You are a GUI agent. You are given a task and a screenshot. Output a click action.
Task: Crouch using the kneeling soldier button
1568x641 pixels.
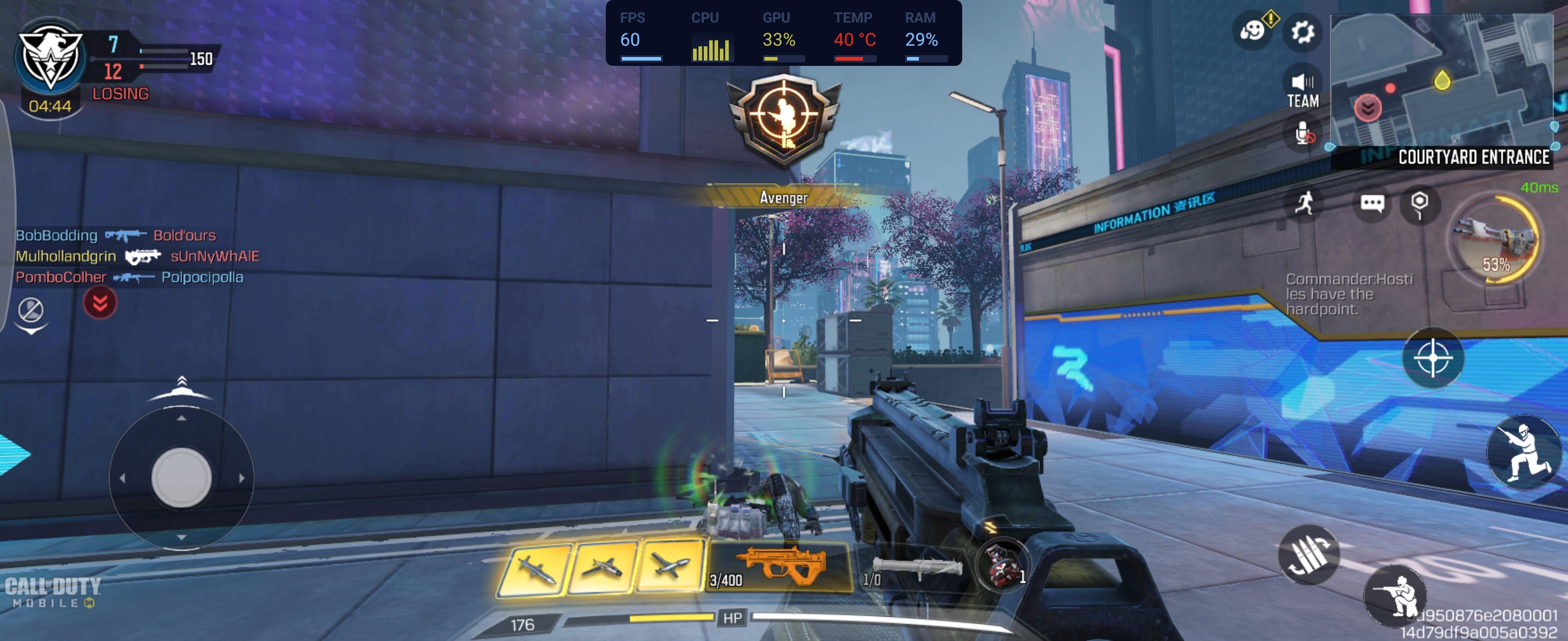1395,595
